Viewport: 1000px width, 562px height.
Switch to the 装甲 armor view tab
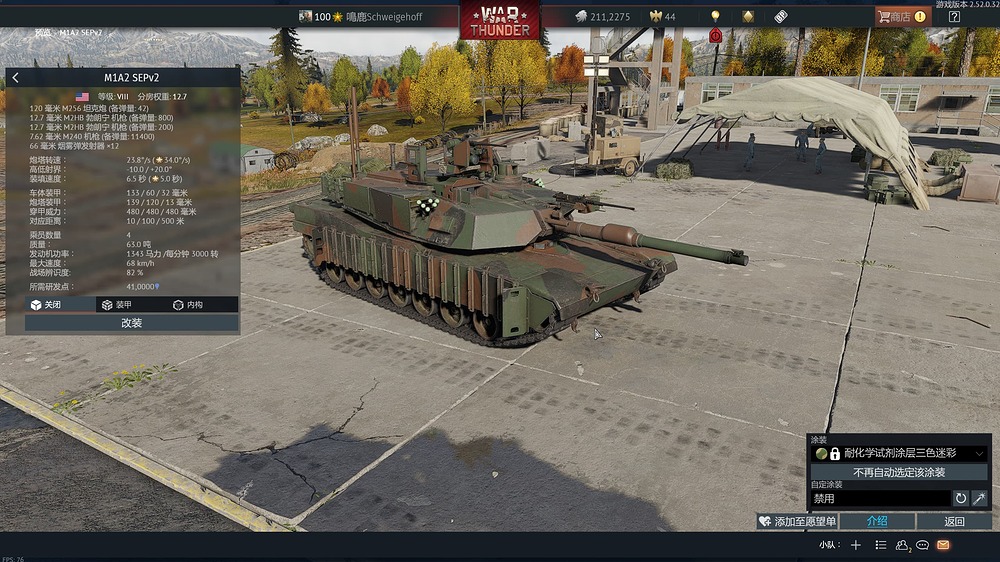(x=116, y=305)
